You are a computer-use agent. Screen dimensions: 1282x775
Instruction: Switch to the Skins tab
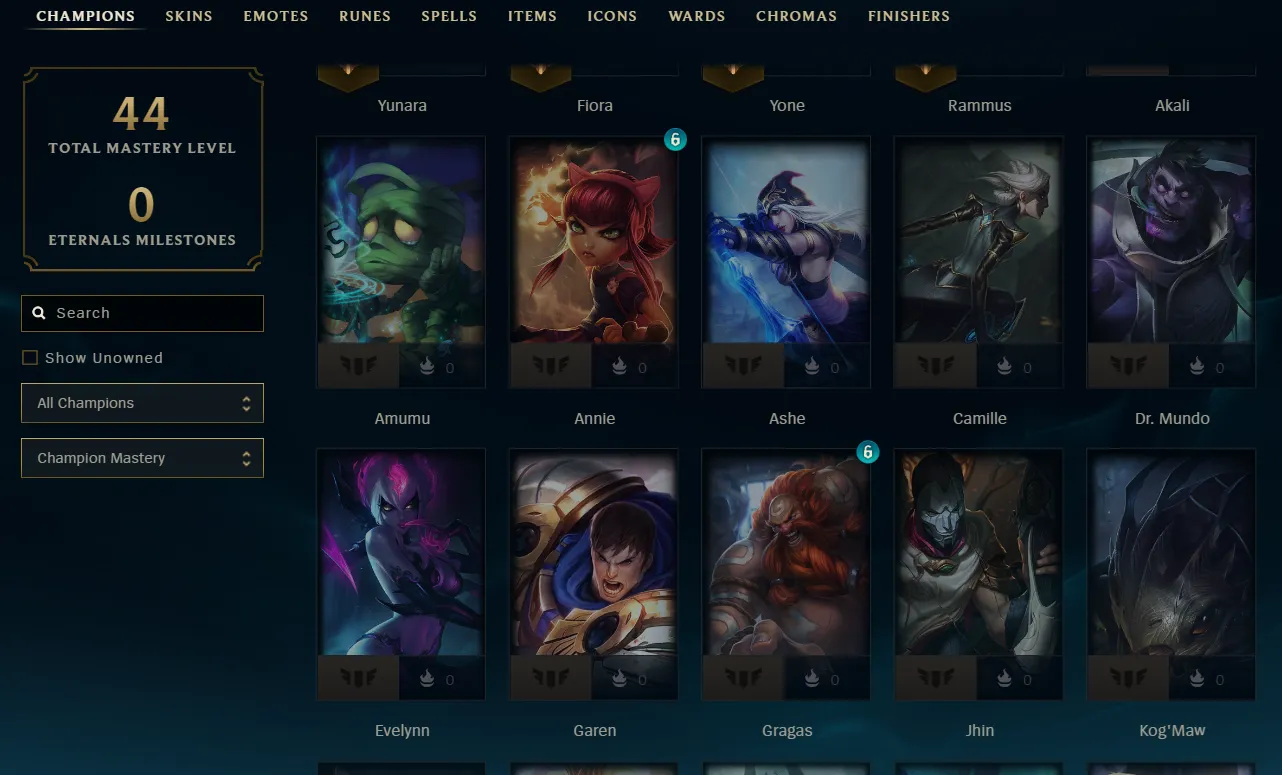click(x=188, y=16)
